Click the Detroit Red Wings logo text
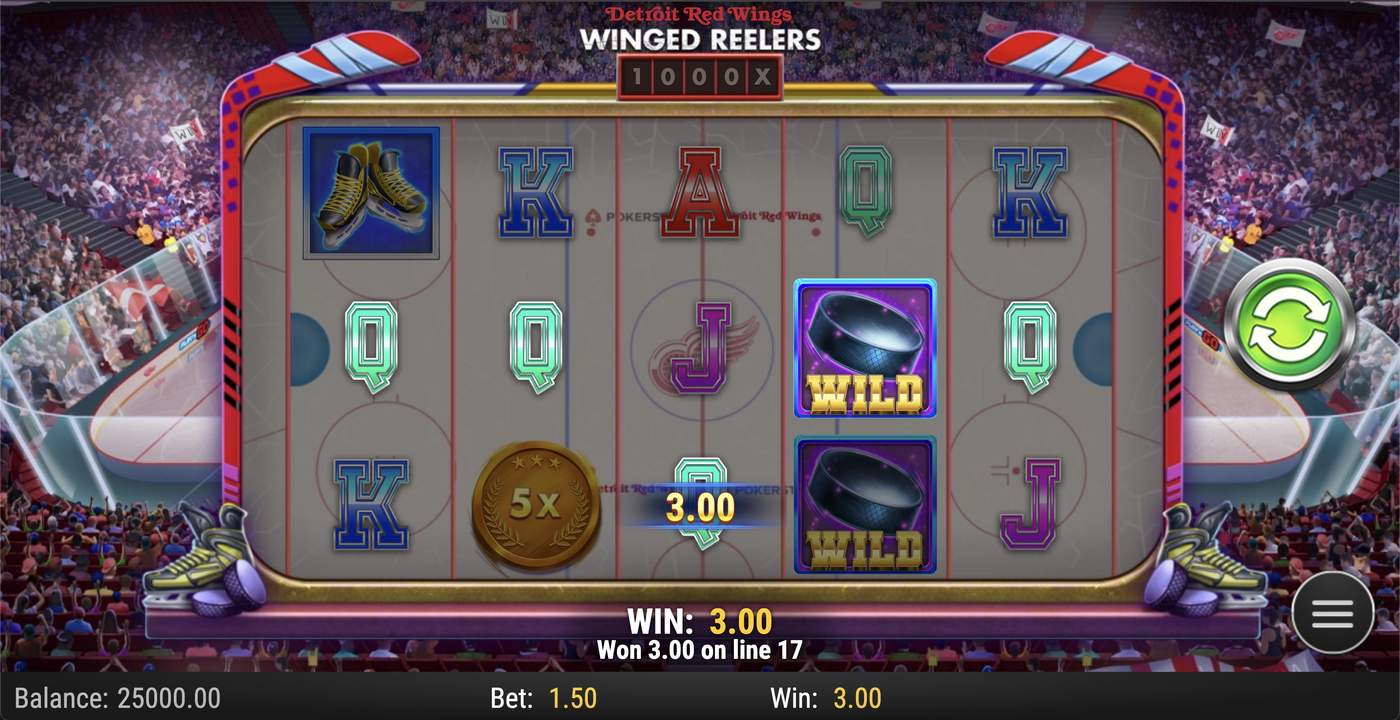This screenshot has width=1400, height=720. (x=700, y=14)
